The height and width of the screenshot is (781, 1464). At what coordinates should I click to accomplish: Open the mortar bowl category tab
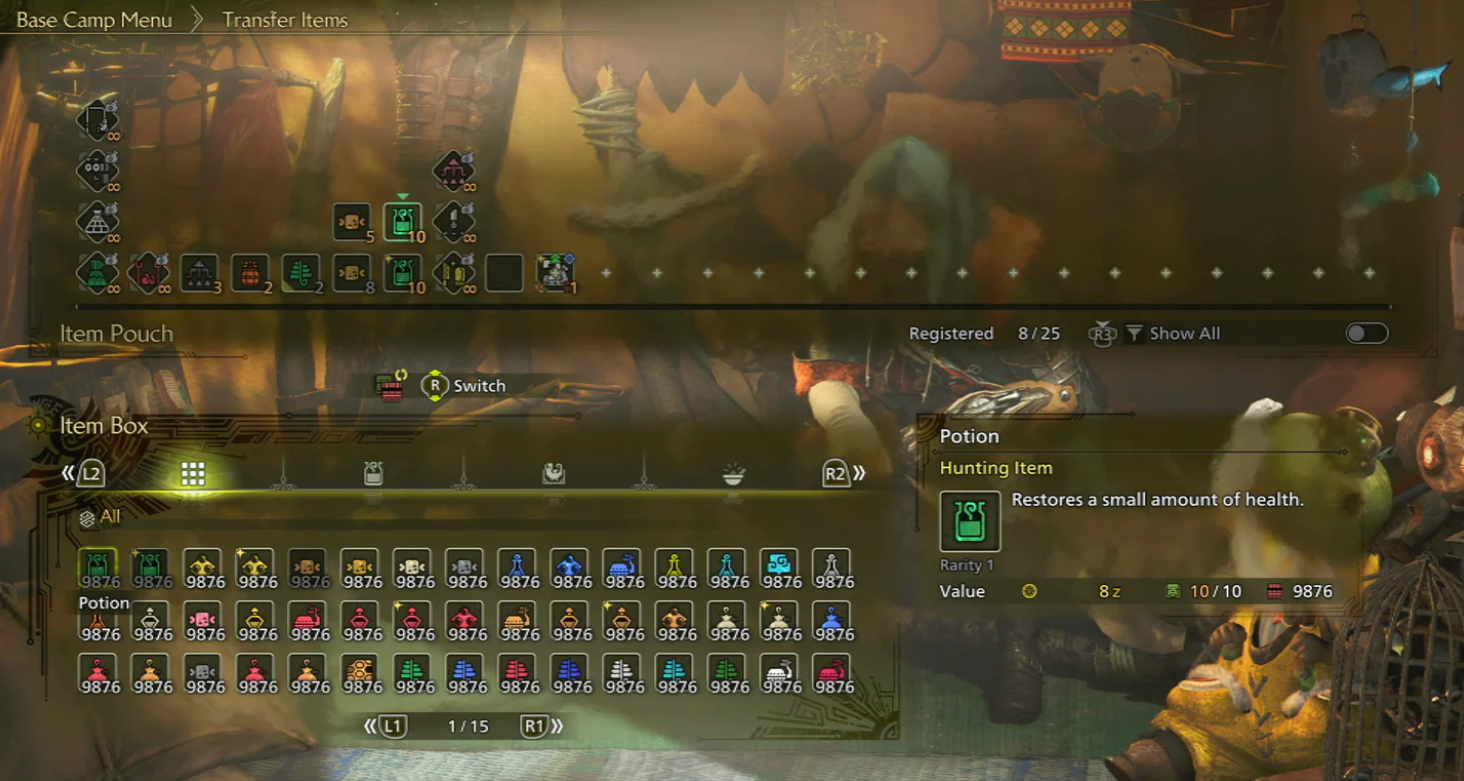[x=733, y=474]
